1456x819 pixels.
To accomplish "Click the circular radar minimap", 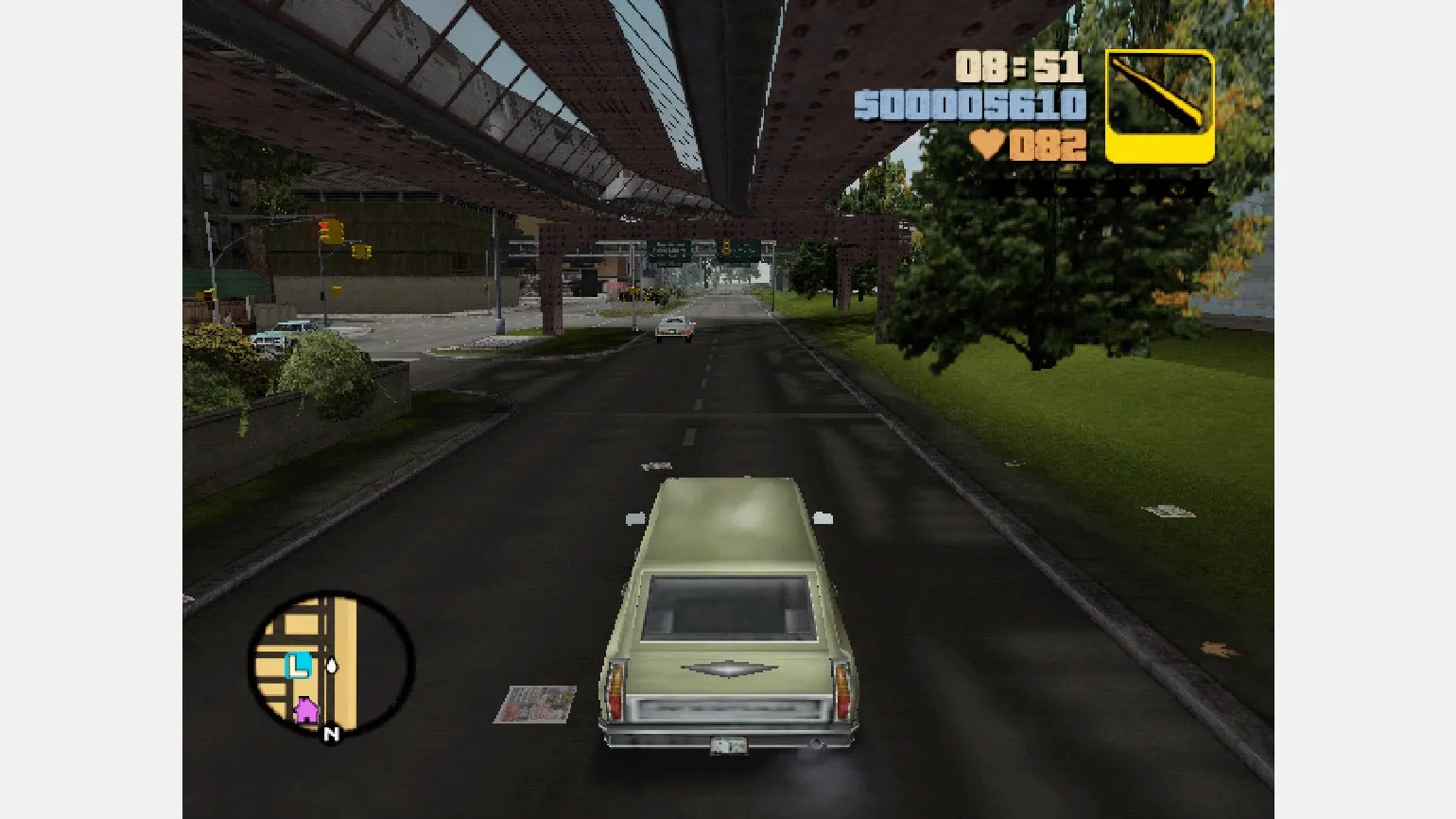I will click(x=331, y=664).
